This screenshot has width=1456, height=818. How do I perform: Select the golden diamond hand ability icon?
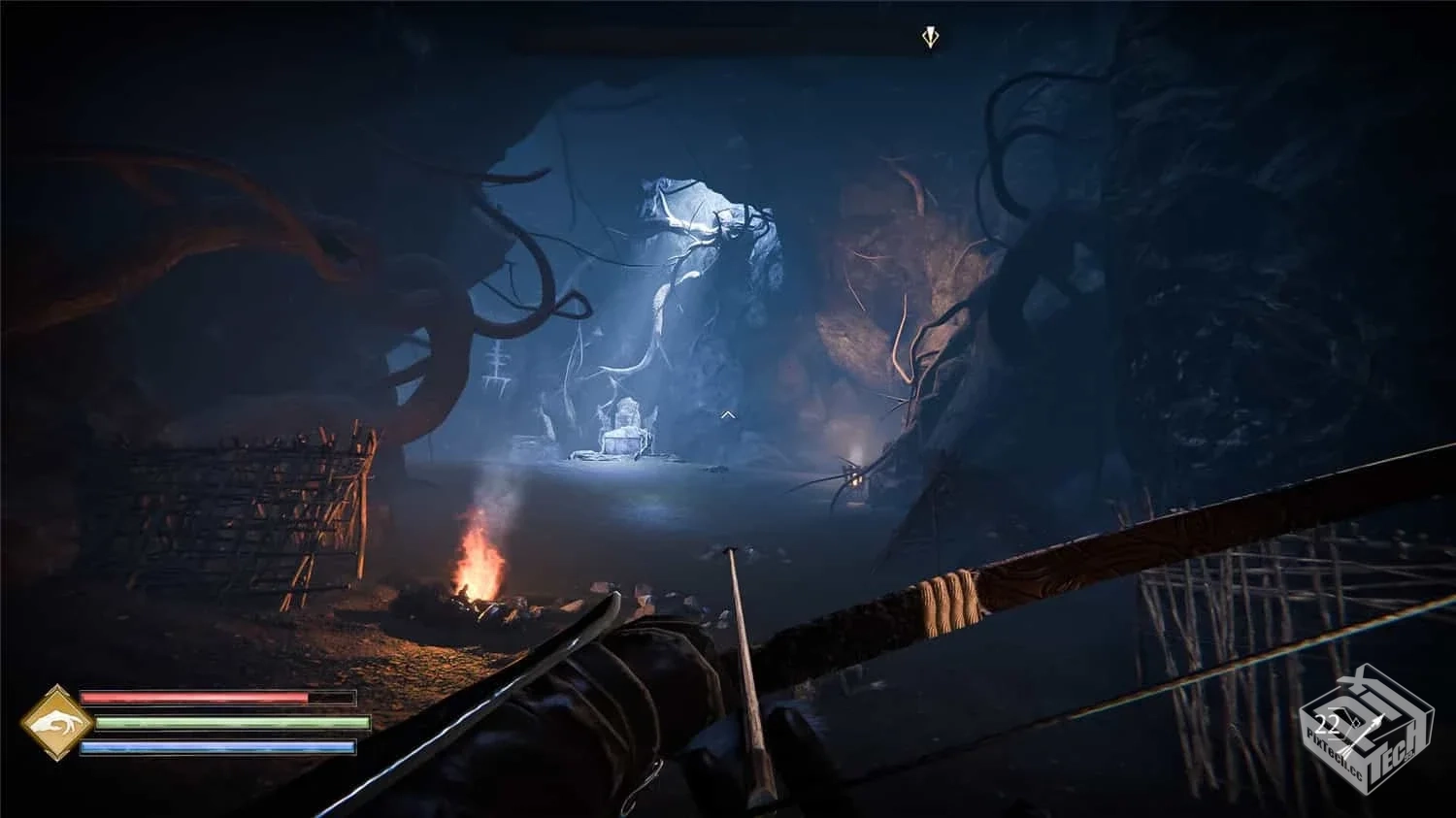tap(57, 723)
